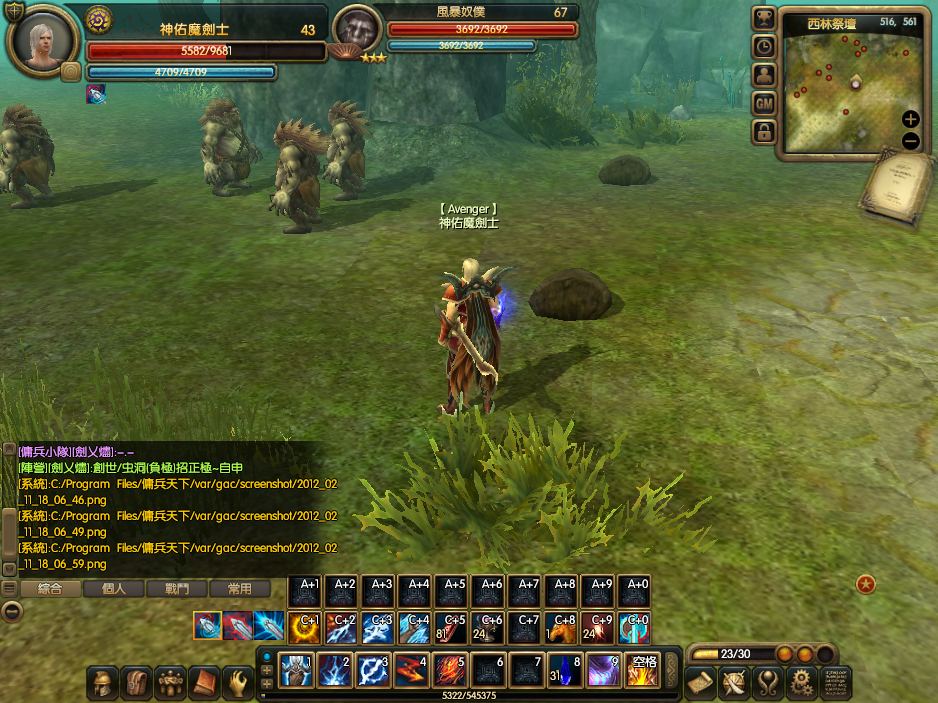Activate the skill in hotbar slot 空格
The height and width of the screenshot is (703, 938).
[x=642, y=670]
